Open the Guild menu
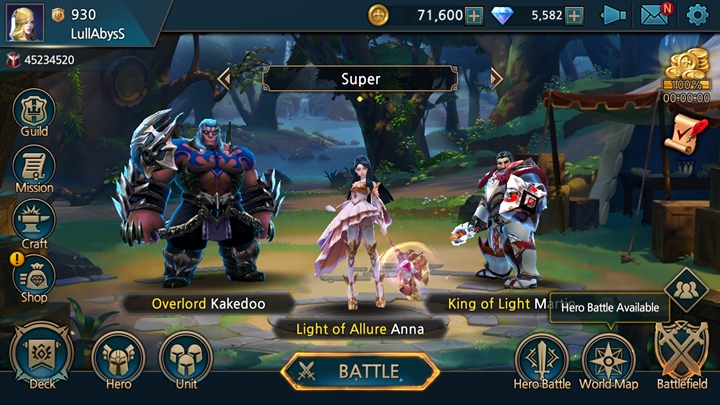The width and height of the screenshot is (720, 405). click(x=34, y=113)
